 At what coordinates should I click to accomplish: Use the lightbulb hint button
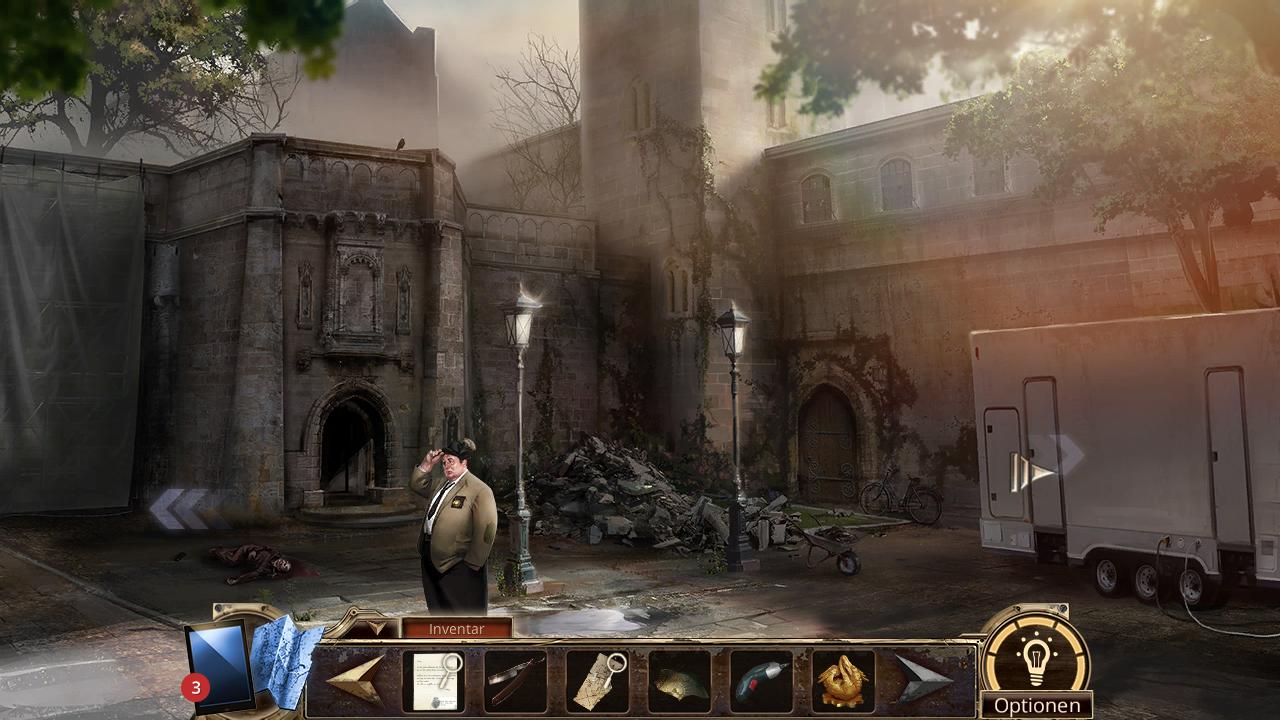point(1035,655)
